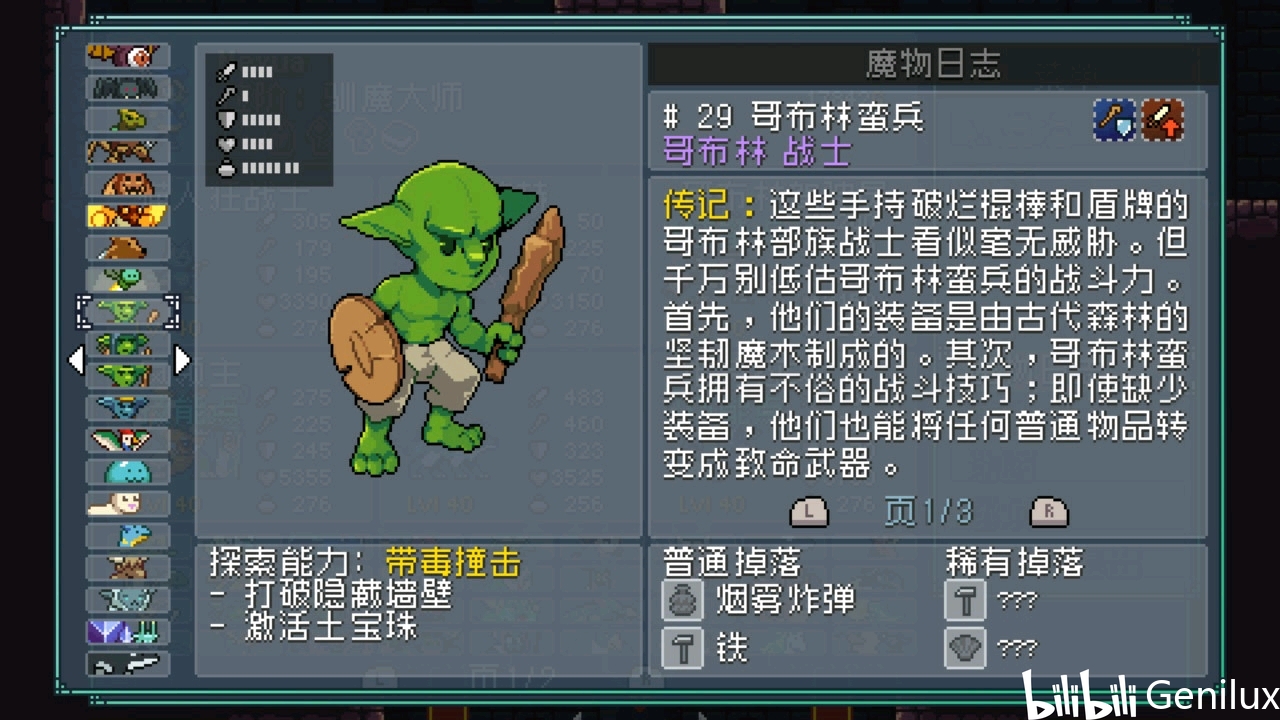The width and height of the screenshot is (1280, 720).
Task: Choose the dark red-eyed bat entry
Action: pos(128,89)
